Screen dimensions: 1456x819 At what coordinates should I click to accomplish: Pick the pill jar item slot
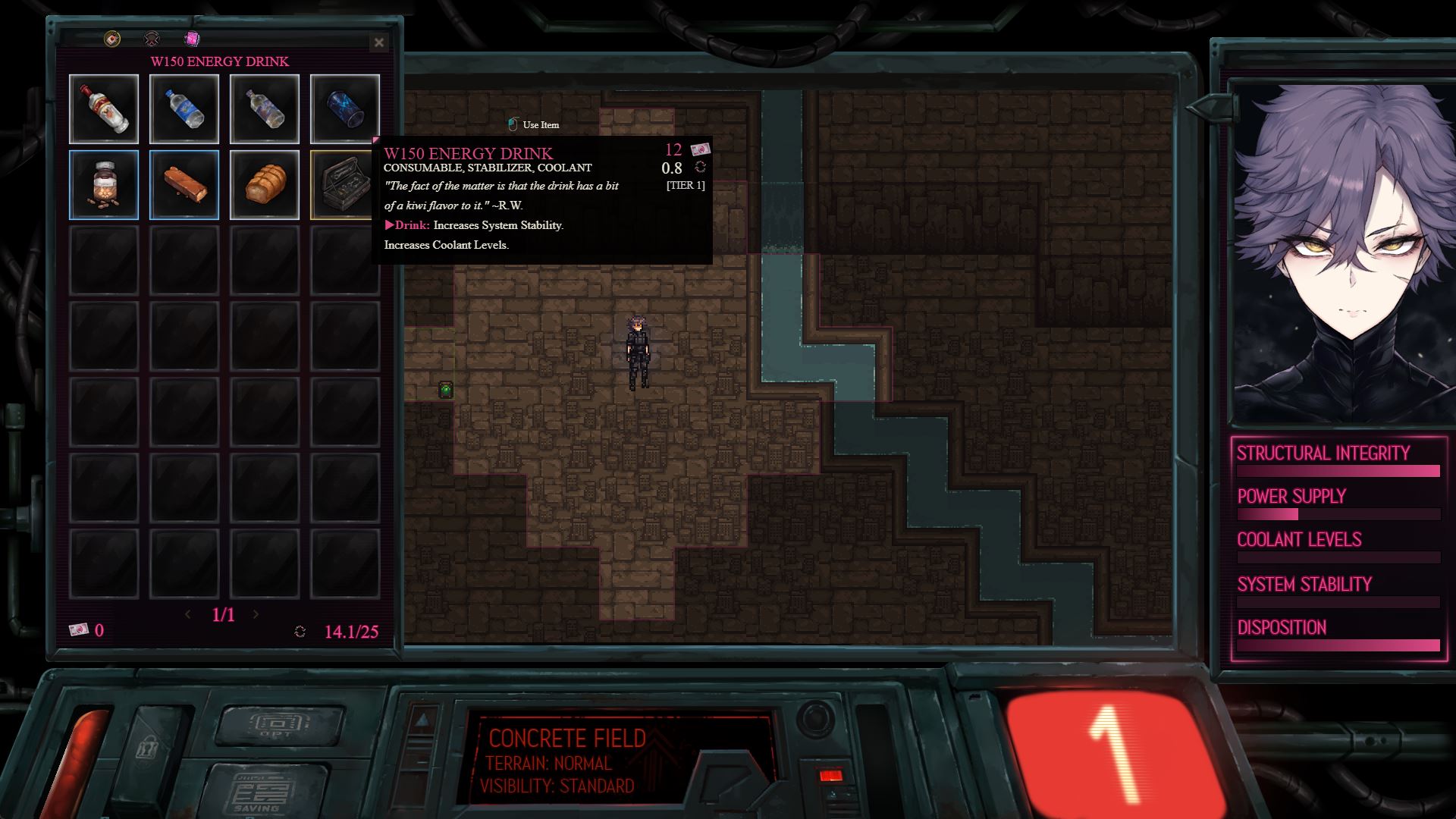[104, 185]
